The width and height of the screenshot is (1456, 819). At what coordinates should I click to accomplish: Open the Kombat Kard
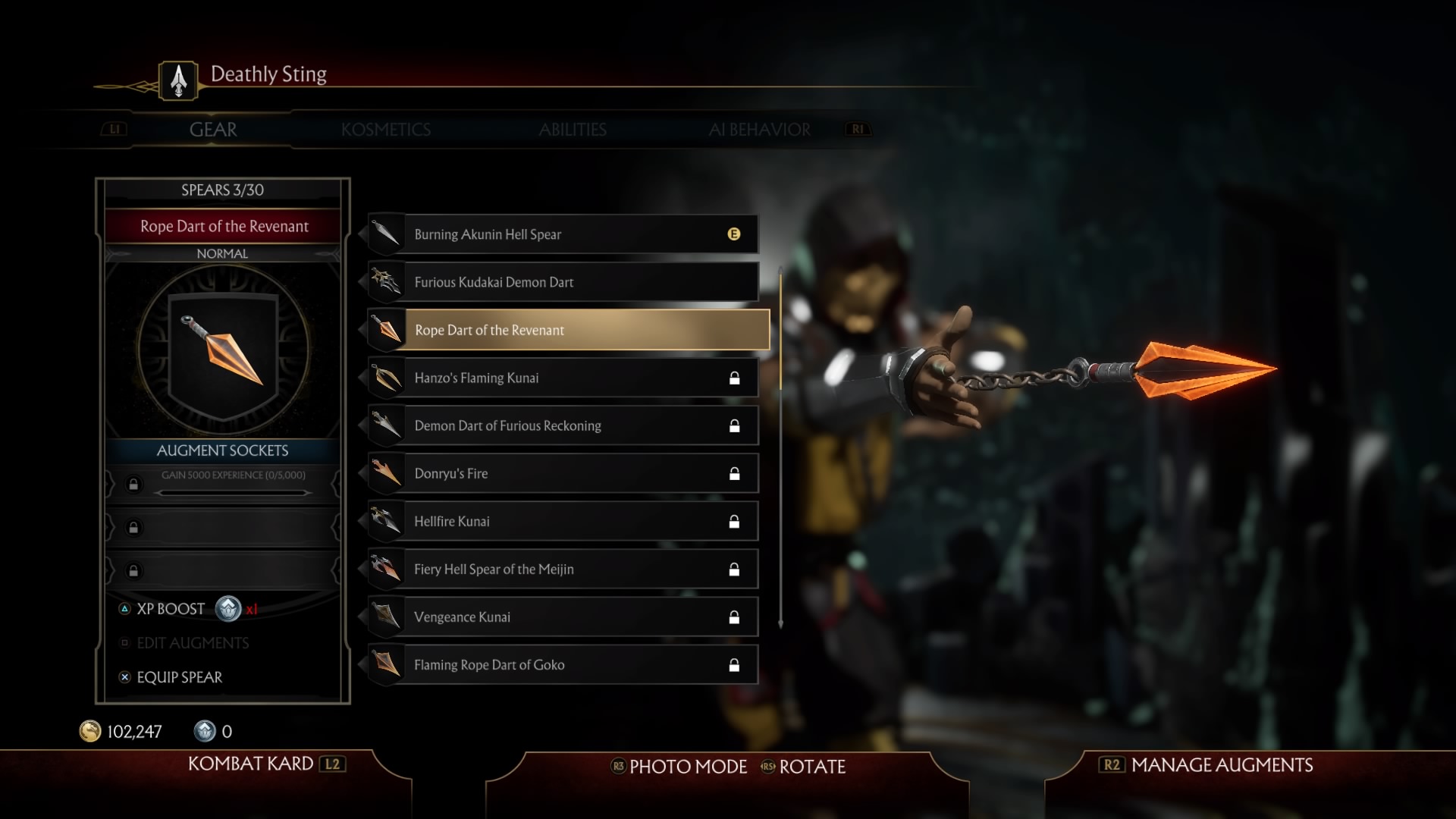tap(251, 764)
